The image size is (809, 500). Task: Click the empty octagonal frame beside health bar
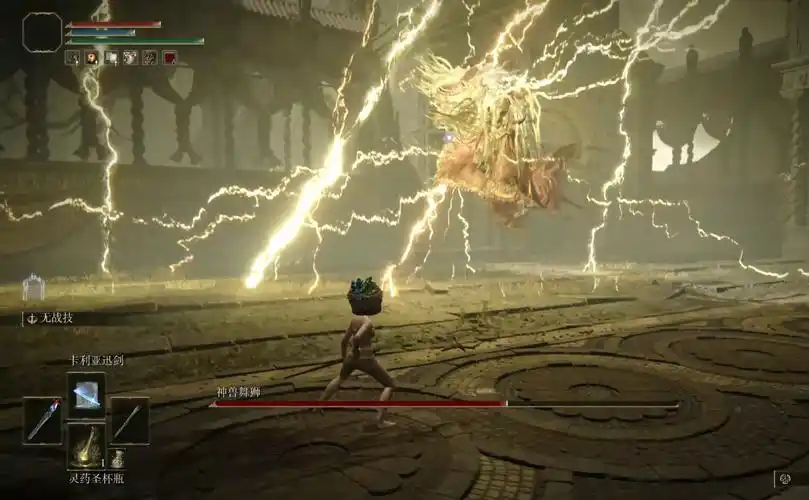point(42,32)
